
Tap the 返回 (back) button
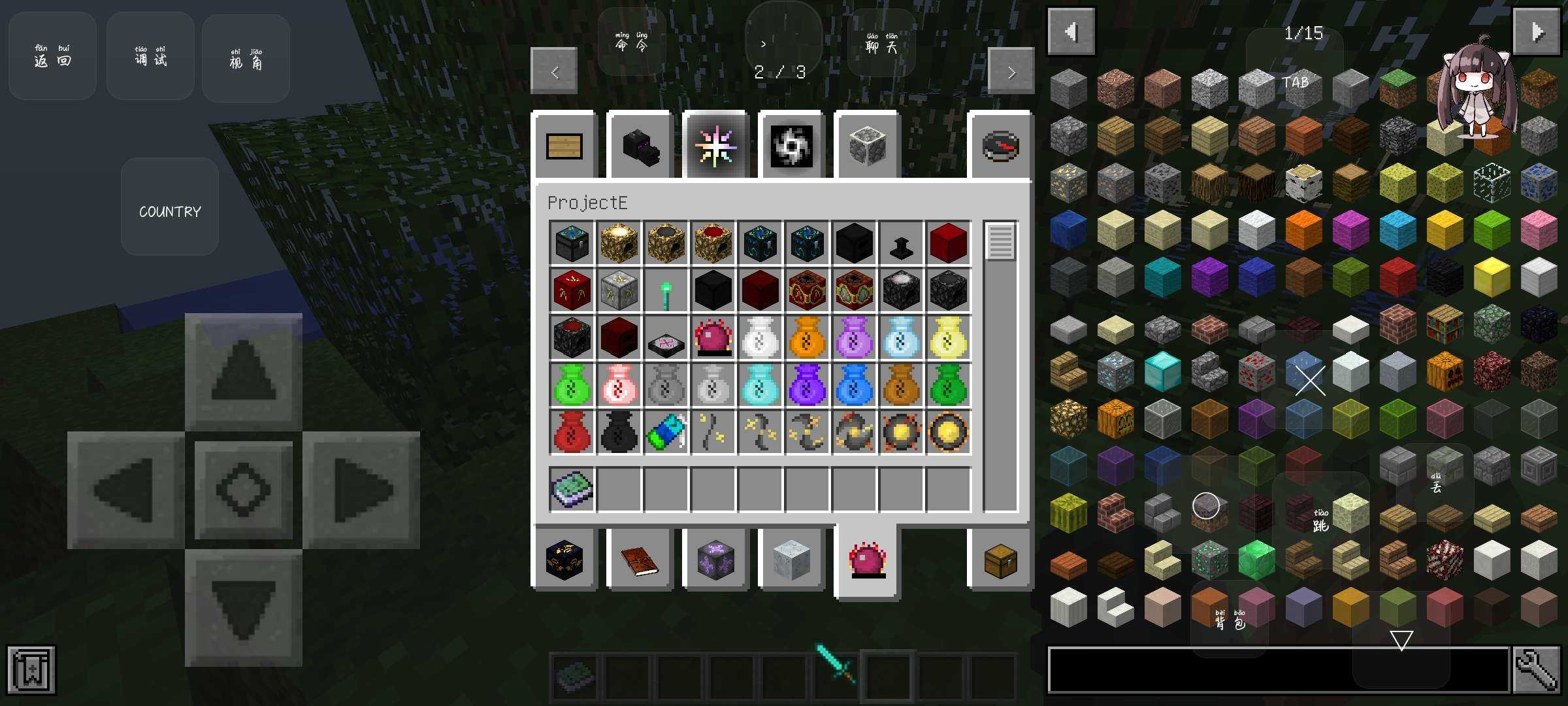pos(52,56)
